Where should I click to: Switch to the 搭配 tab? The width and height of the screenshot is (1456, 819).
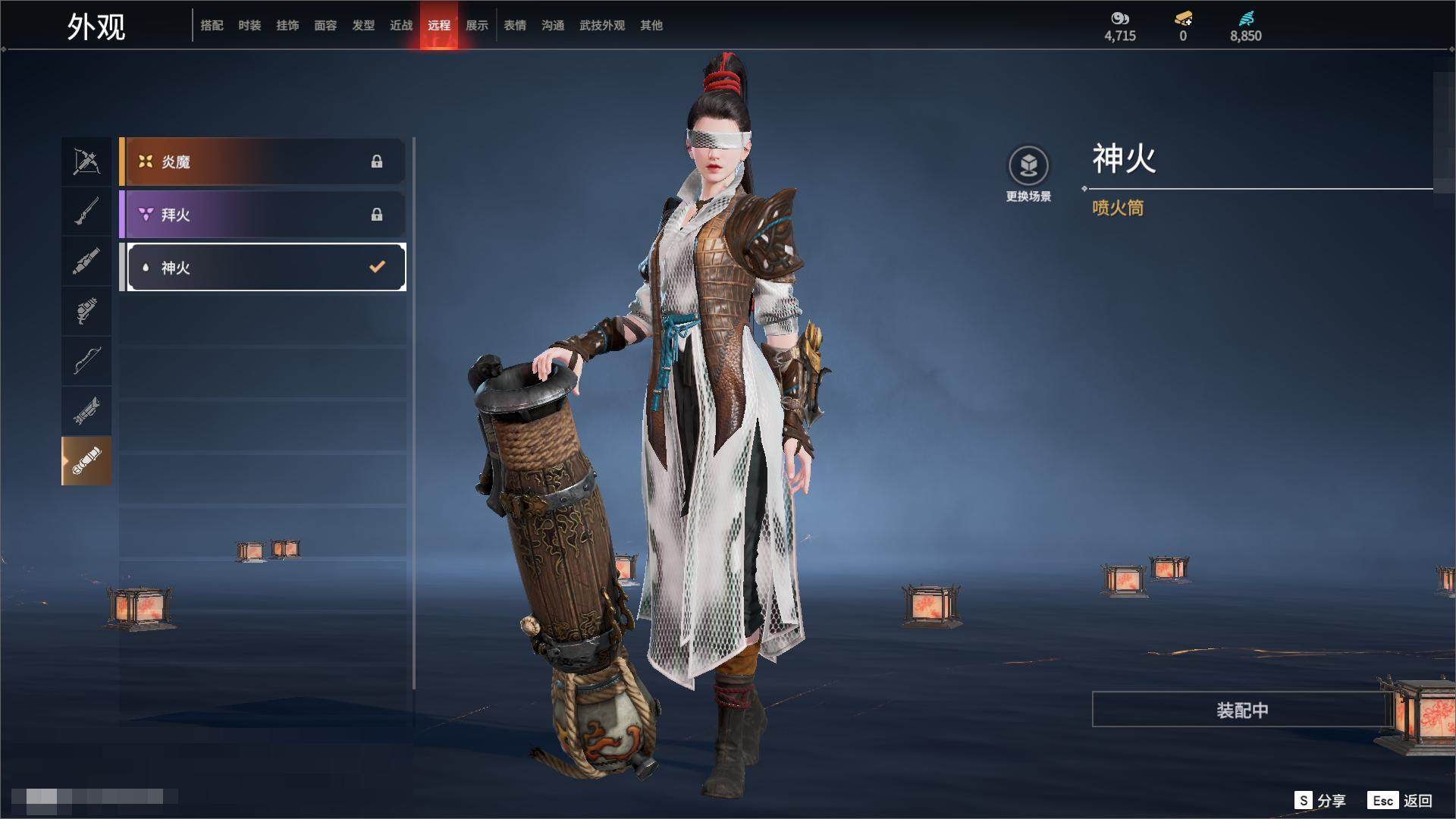tap(212, 25)
